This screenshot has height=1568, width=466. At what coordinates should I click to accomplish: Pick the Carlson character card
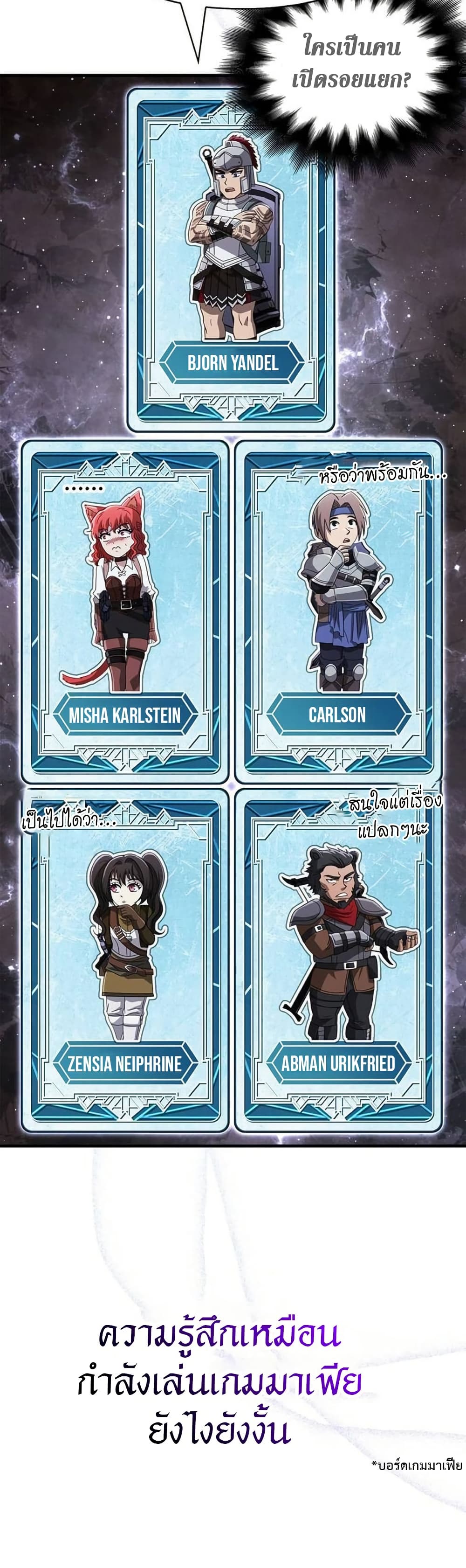pyautogui.click(x=338, y=612)
